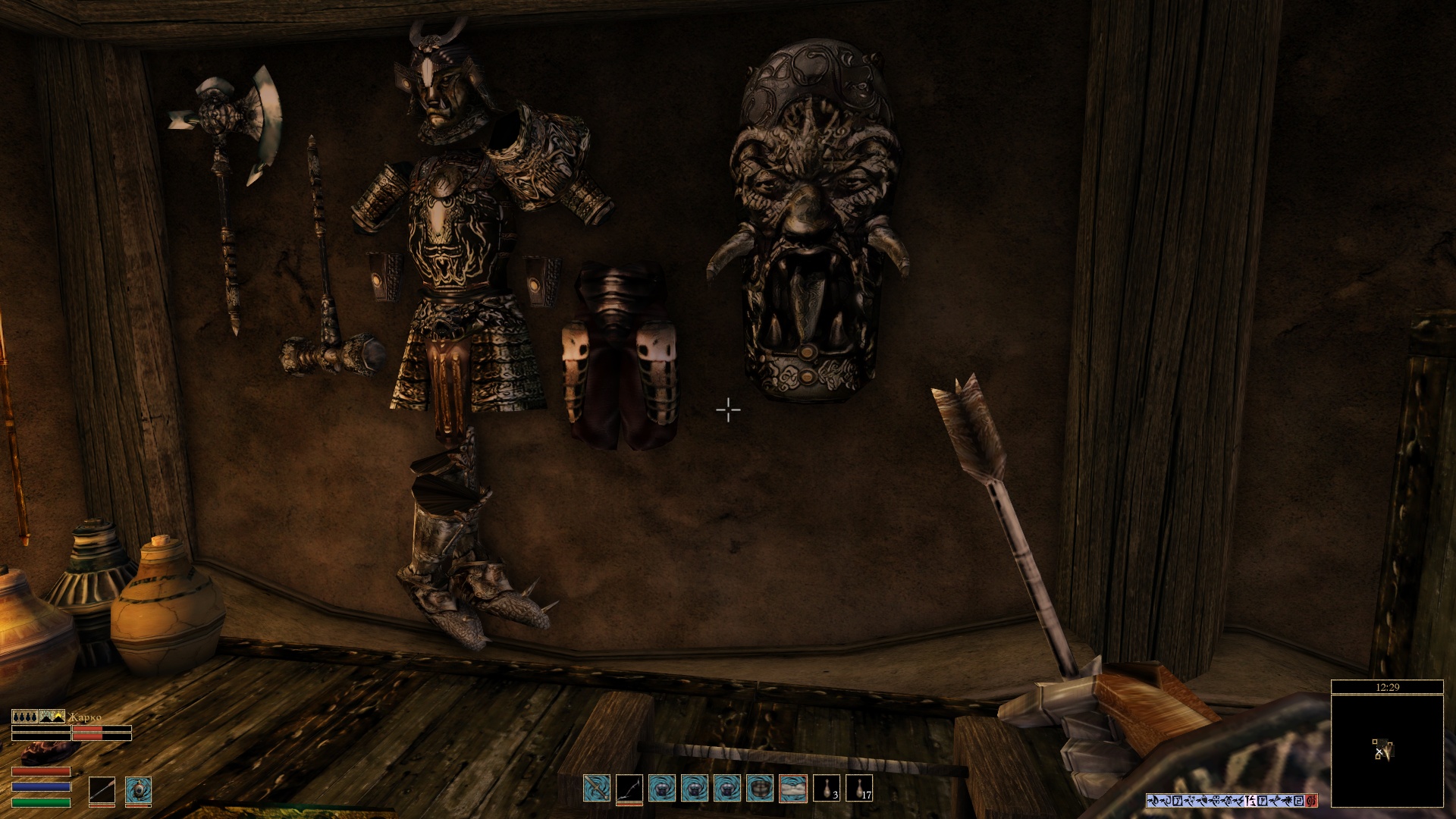Image resolution: width=1456 pixels, height=819 pixels.
Task: Click the mountain sun temperature icon
Action: tap(52, 716)
